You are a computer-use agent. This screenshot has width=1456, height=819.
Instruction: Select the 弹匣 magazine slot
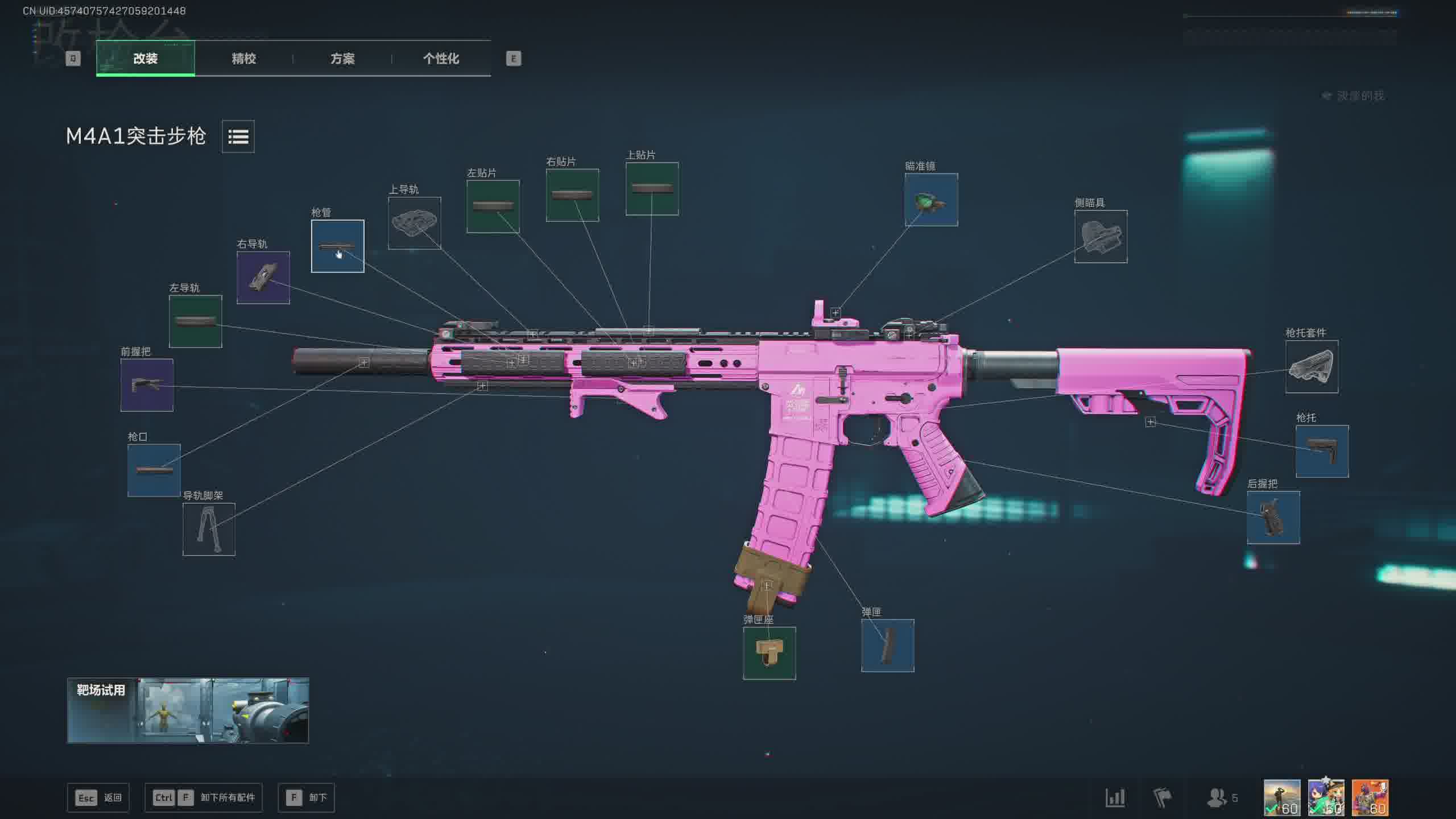(x=887, y=646)
